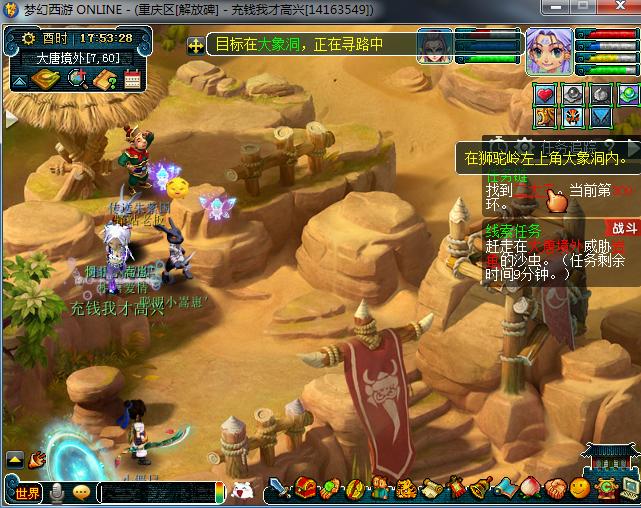641x508 pixels.
Task: Open the red treasure chest inventory icon
Action: pos(305,489)
